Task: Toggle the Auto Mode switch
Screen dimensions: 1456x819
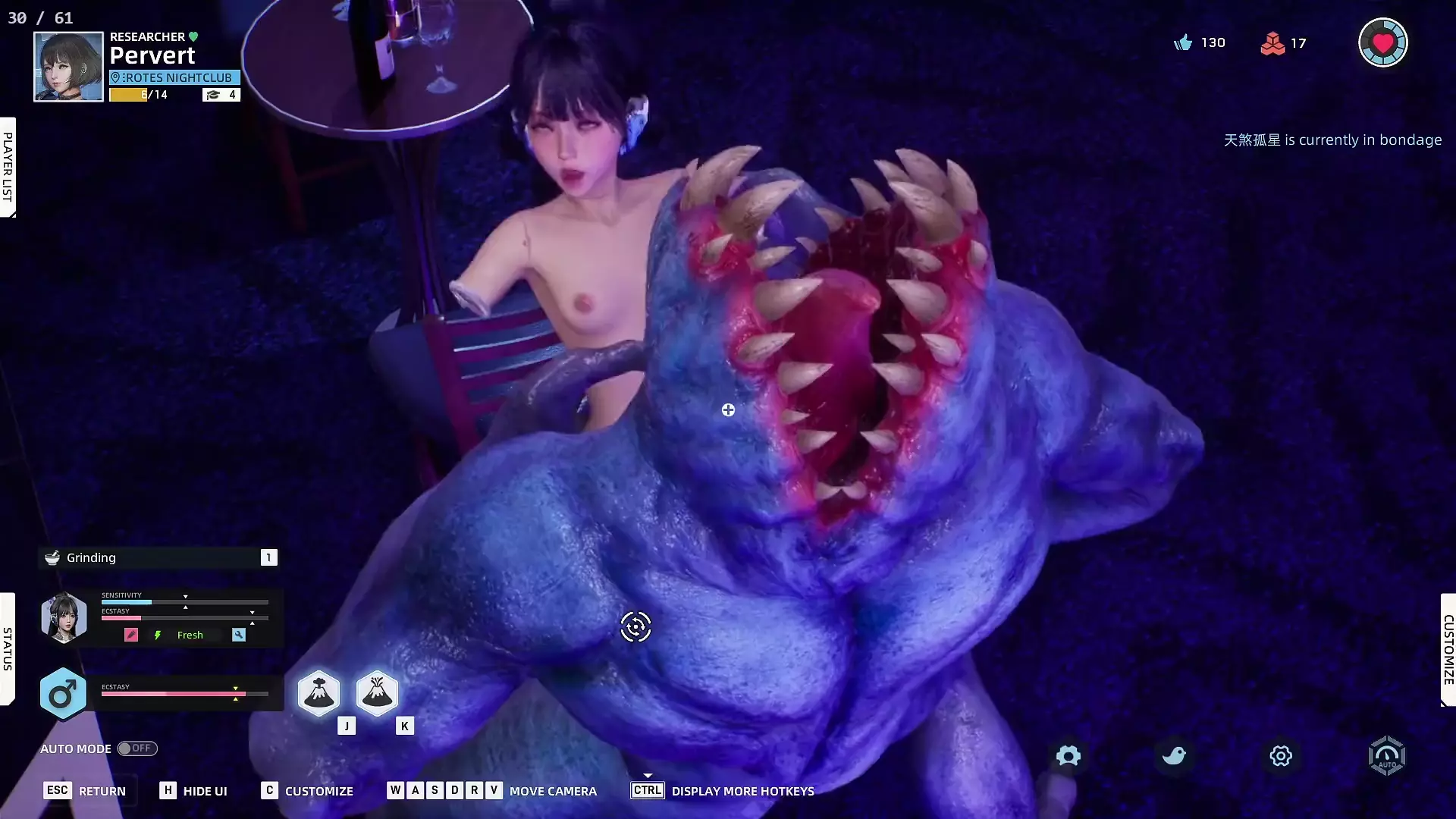Action: coord(137,748)
